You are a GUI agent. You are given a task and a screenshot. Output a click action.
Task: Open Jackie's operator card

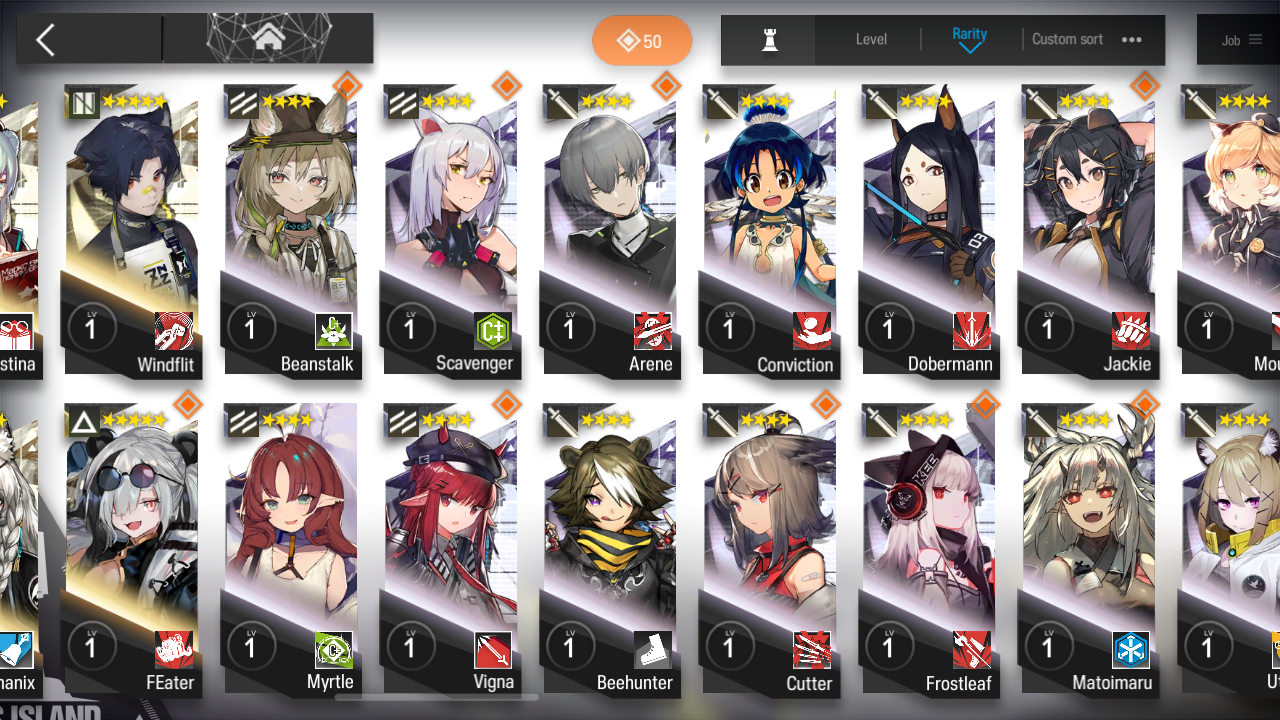tap(1088, 230)
